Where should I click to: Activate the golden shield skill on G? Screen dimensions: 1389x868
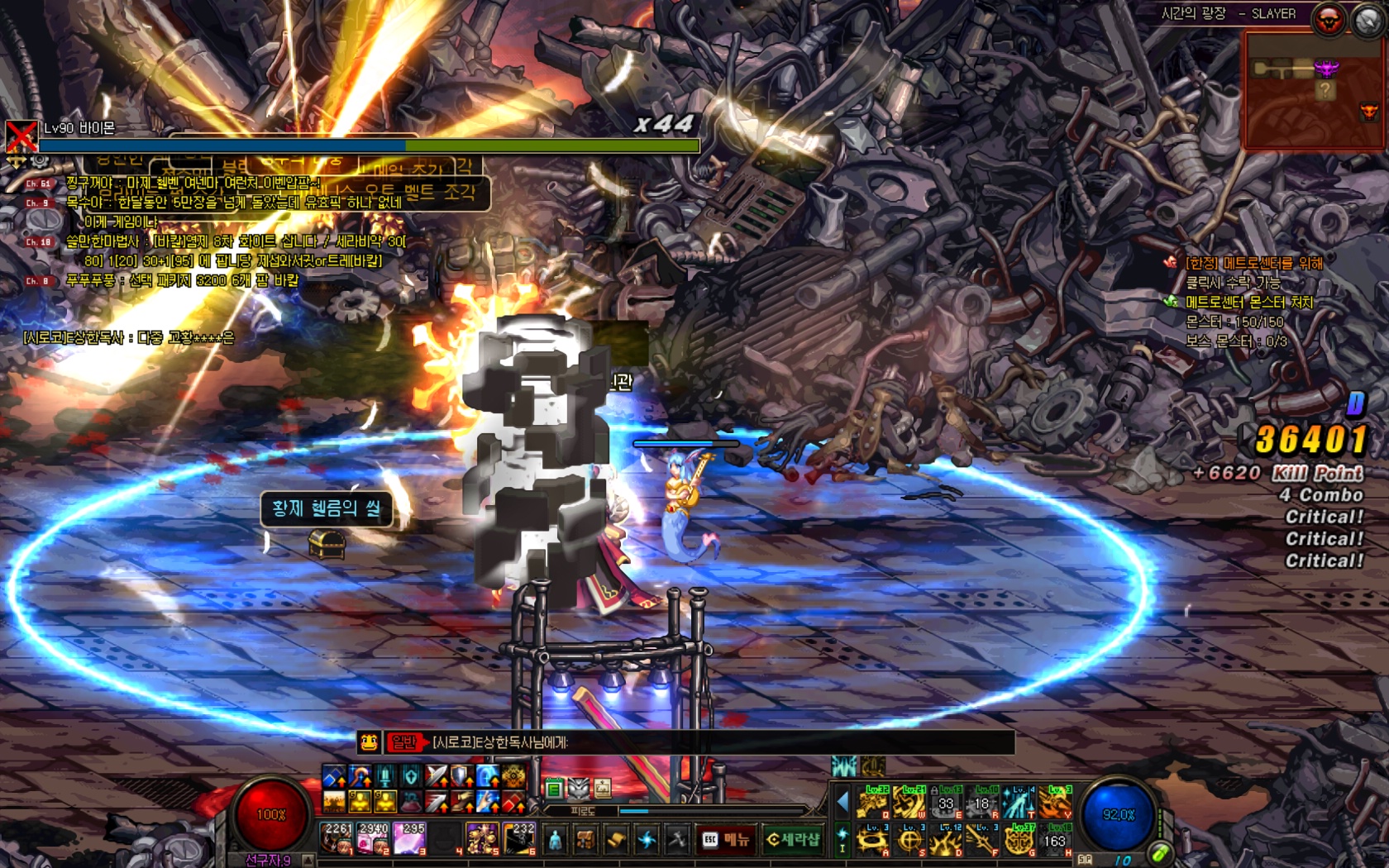coord(1019,839)
